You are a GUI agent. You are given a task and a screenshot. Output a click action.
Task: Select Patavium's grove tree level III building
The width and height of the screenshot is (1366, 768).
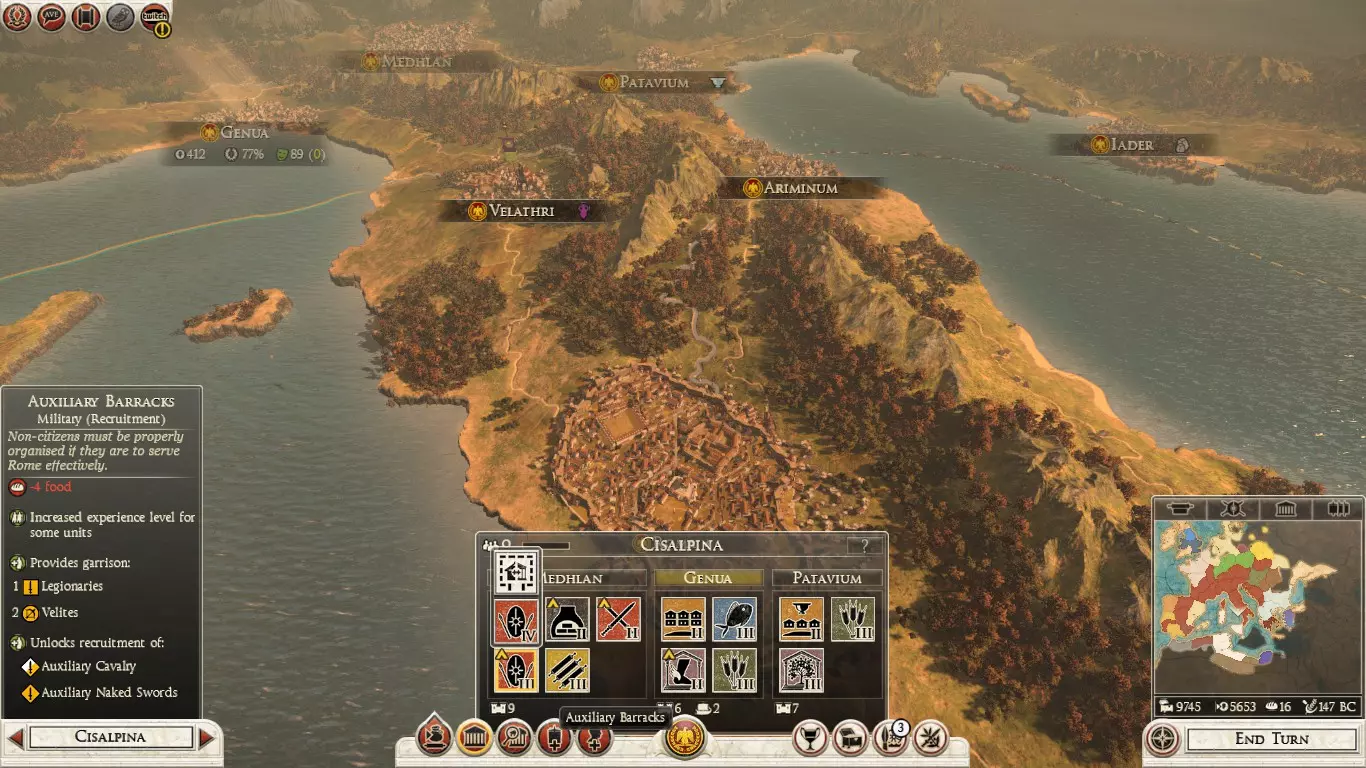tap(801, 670)
